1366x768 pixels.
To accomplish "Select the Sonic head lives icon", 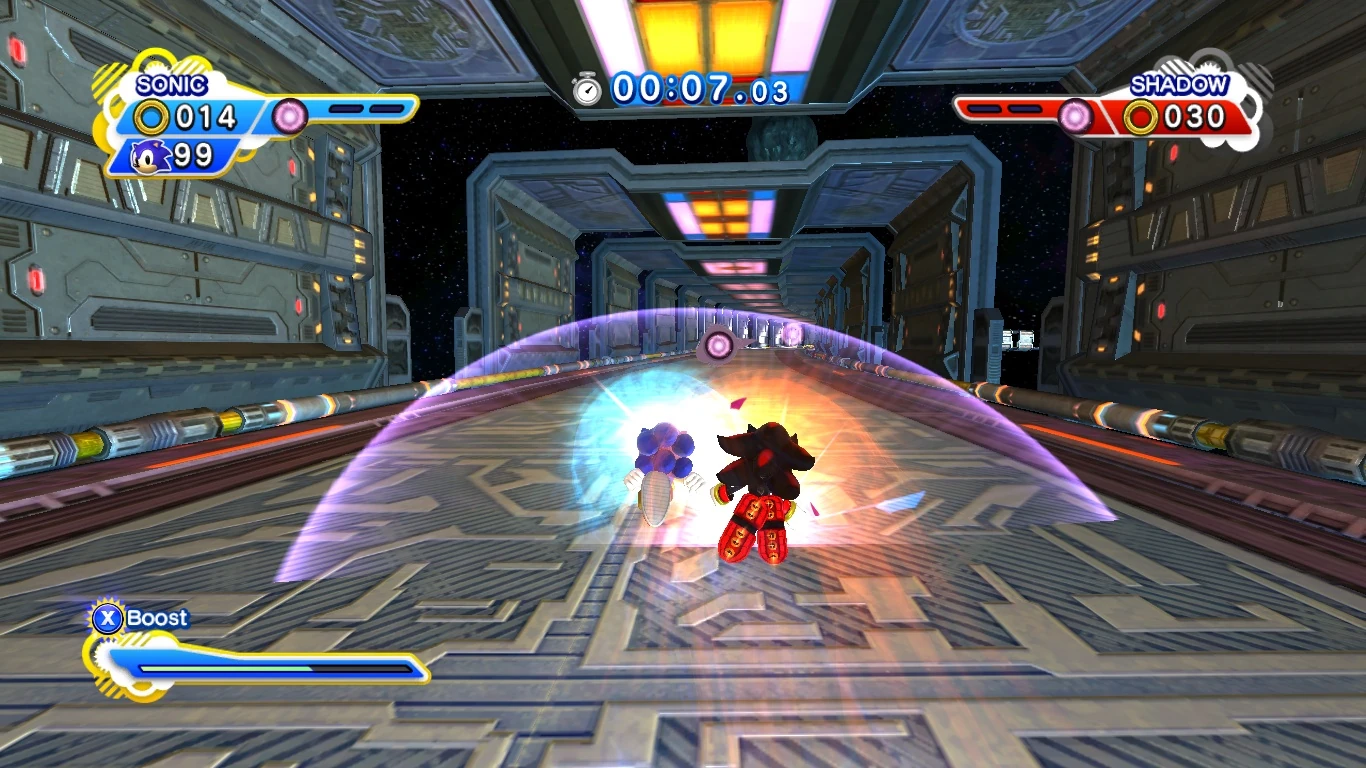I will pyautogui.click(x=152, y=156).
